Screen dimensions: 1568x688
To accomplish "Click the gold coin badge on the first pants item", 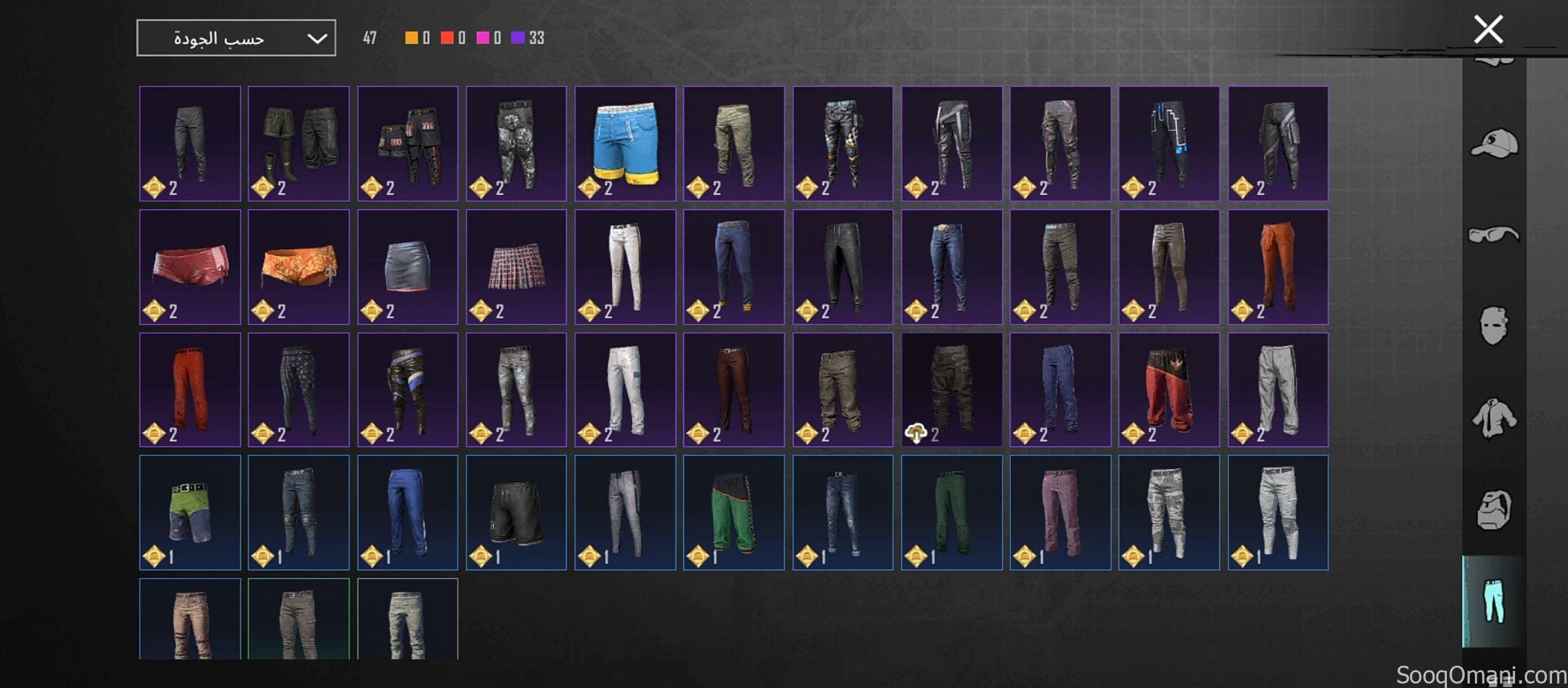I will tap(153, 187).
